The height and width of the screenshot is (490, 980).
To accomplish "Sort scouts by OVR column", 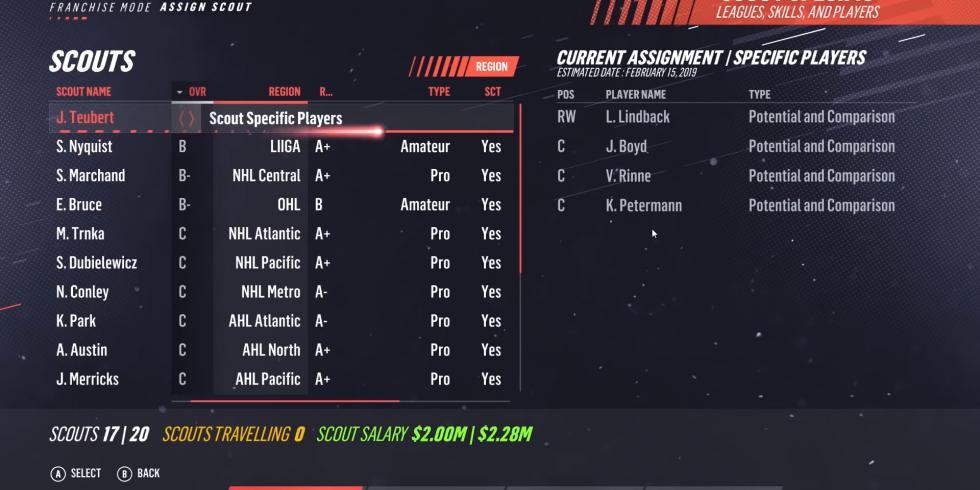I will coord(196,92).
